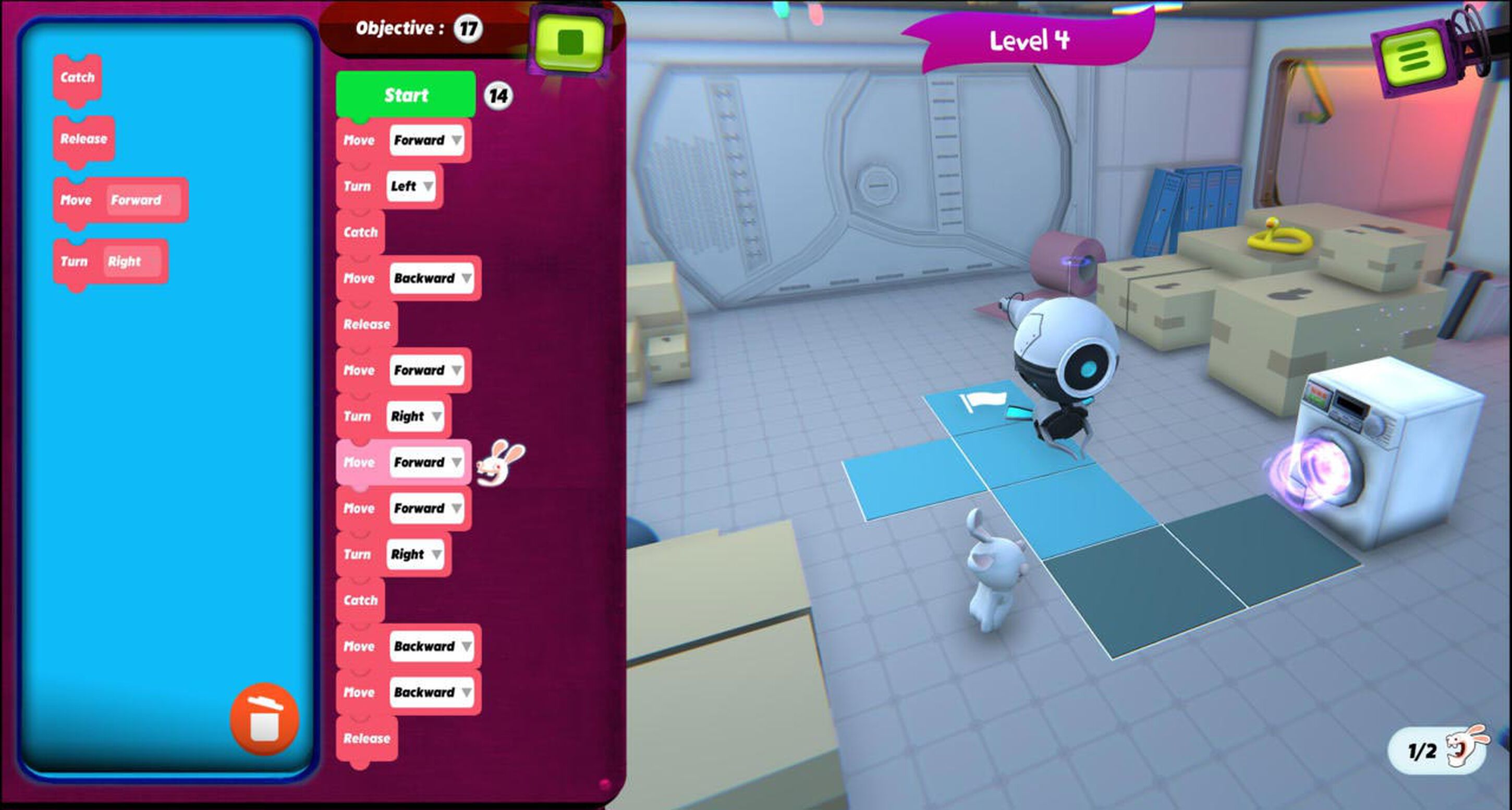Open the Turn Left direction dropdown
The image size is (1512, 810).
(429, 186)
